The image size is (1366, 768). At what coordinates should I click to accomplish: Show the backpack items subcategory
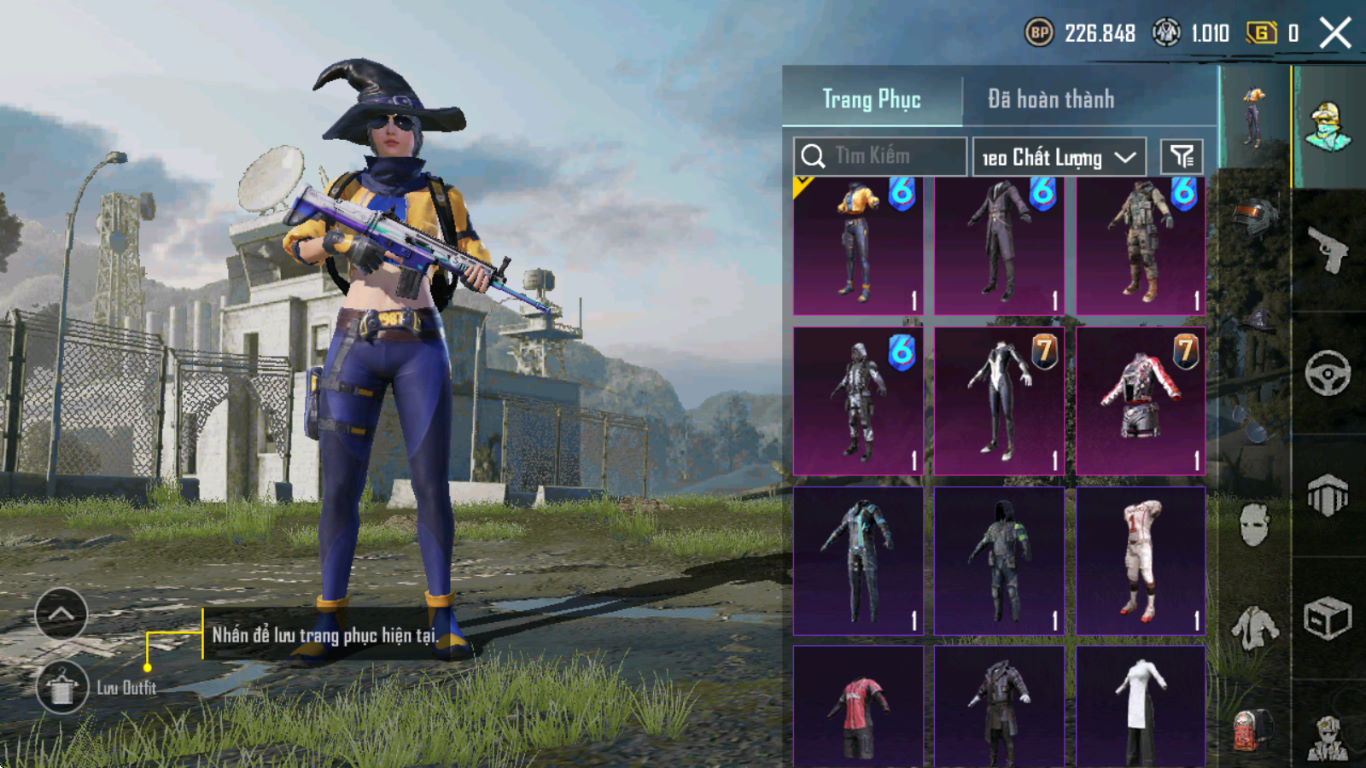click(1254, 728)
